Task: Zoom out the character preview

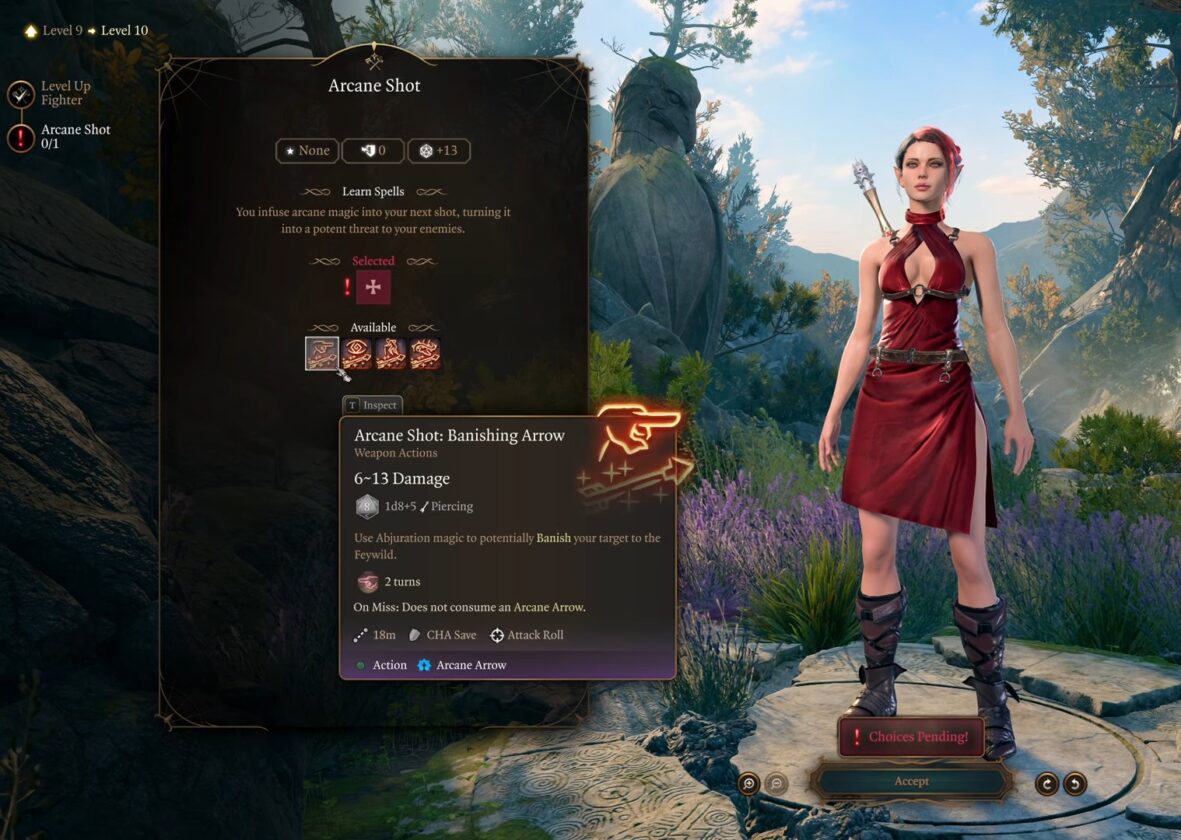Action: [x=776, y=783]
